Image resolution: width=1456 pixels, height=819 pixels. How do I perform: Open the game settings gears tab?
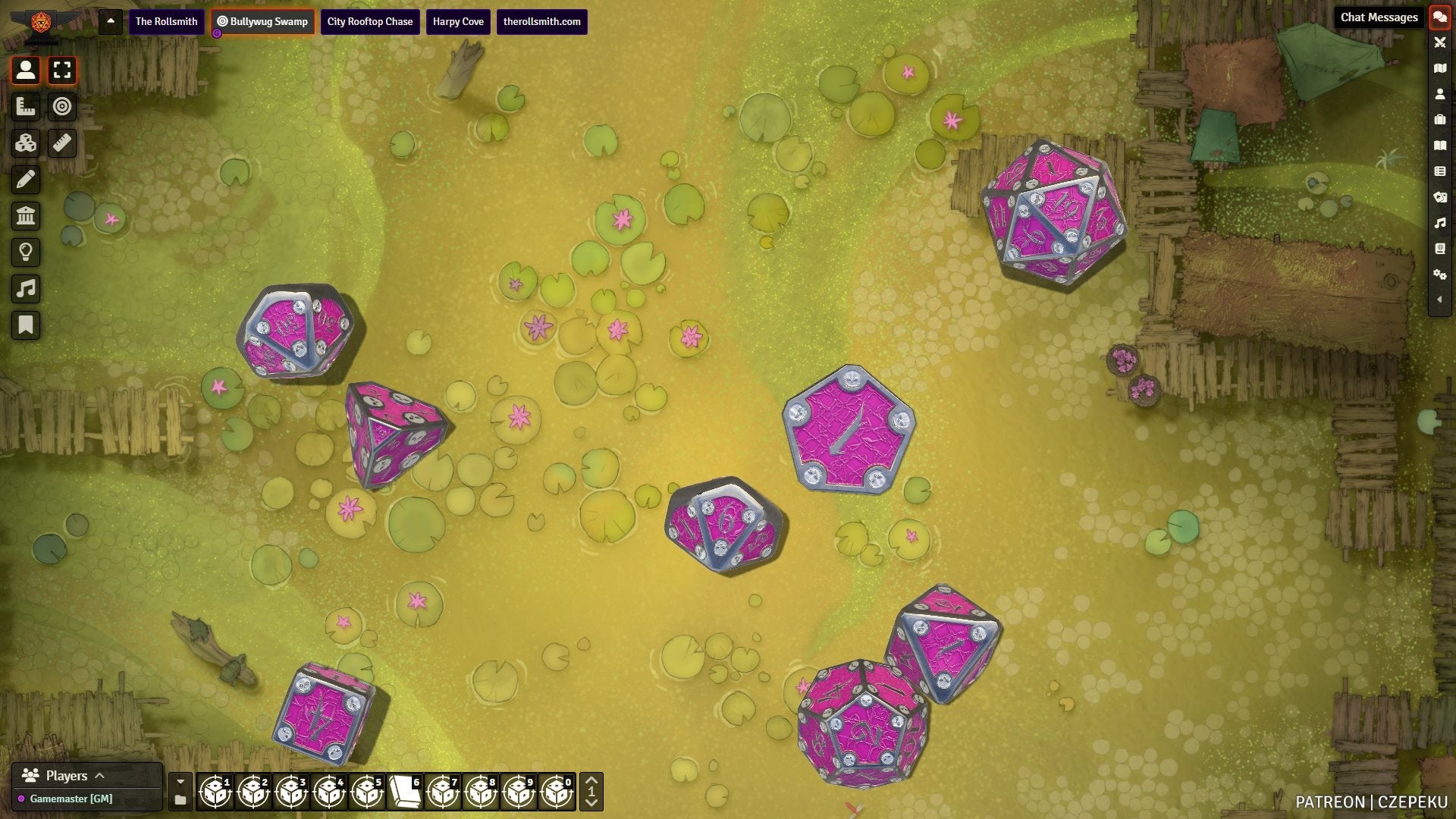click(1439, 275)
